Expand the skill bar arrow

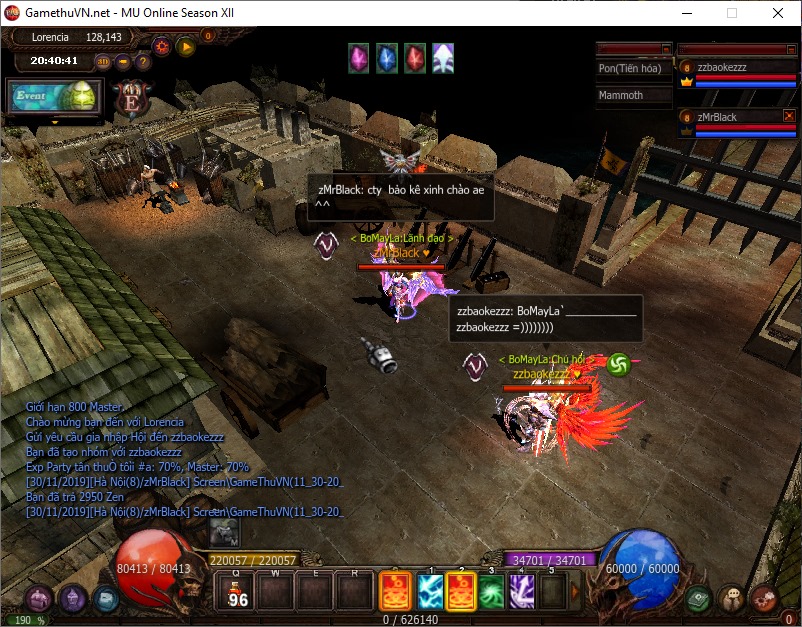click(x=576, y=591)
